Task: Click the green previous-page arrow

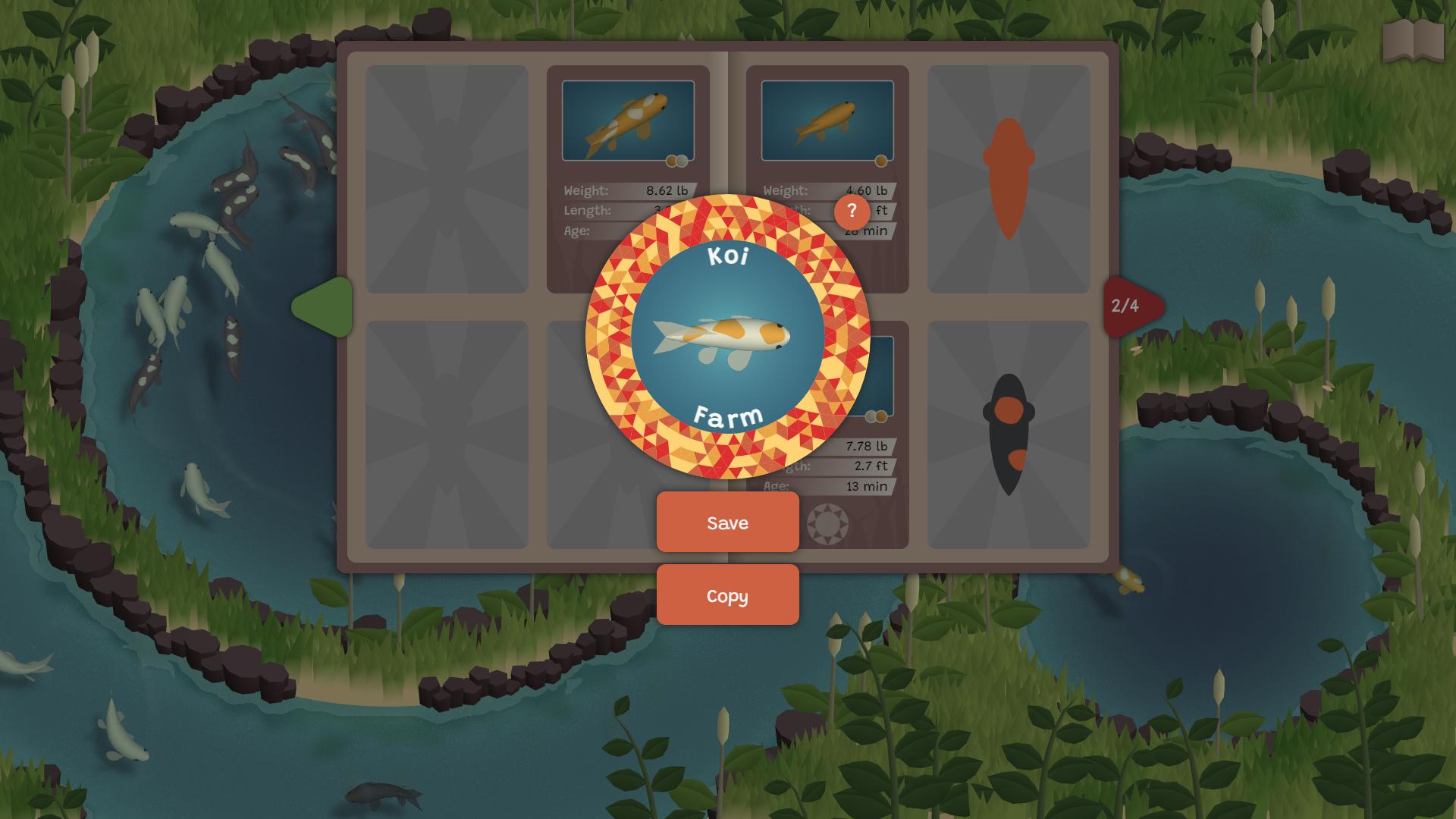Action: point(323,308)
